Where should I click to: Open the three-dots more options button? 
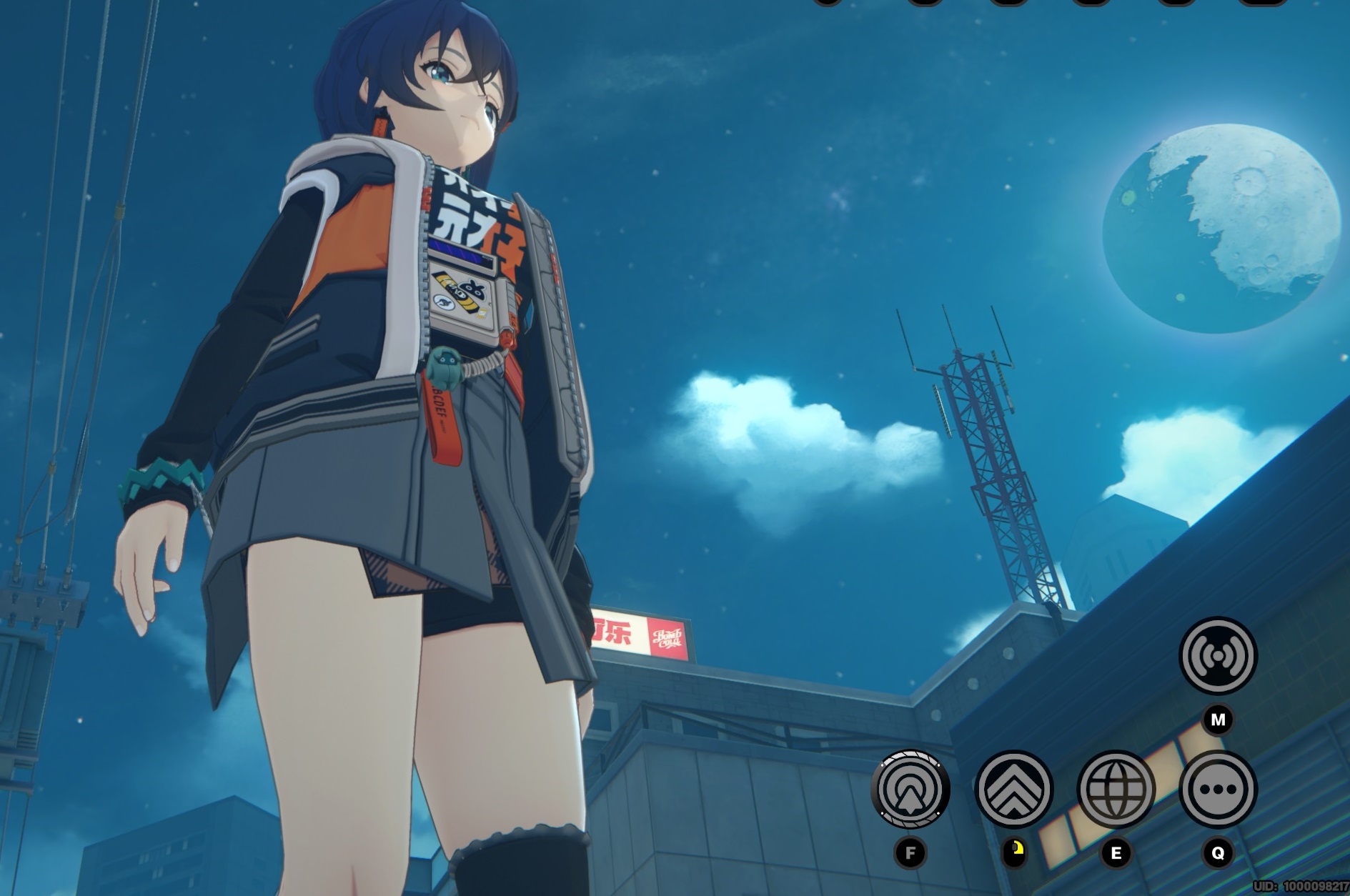pyautogui.click(x=1217, y=790)
